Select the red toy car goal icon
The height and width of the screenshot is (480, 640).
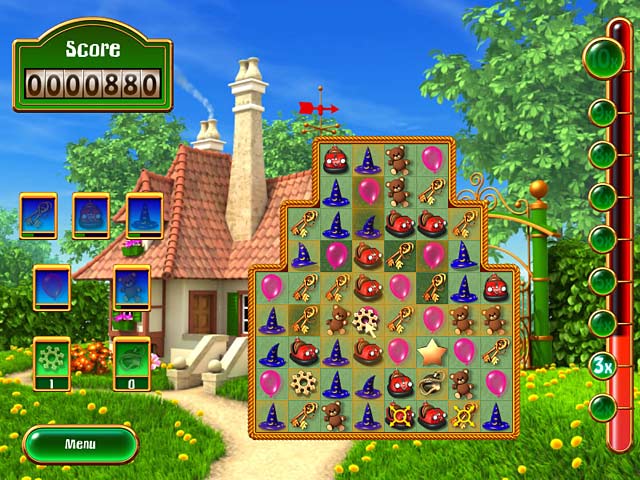(91, 215)
